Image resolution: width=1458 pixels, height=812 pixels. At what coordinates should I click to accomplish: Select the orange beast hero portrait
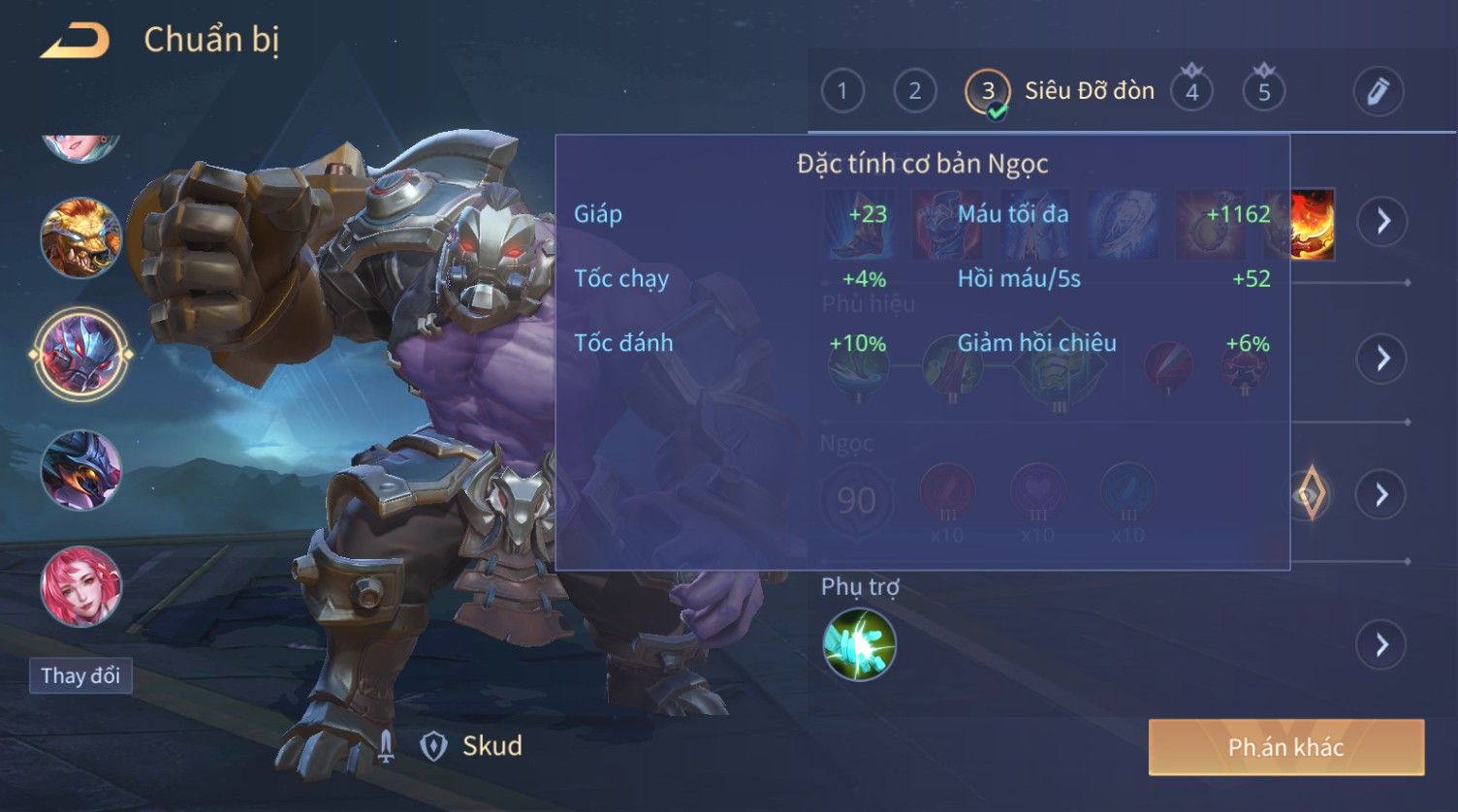[81, 237]
